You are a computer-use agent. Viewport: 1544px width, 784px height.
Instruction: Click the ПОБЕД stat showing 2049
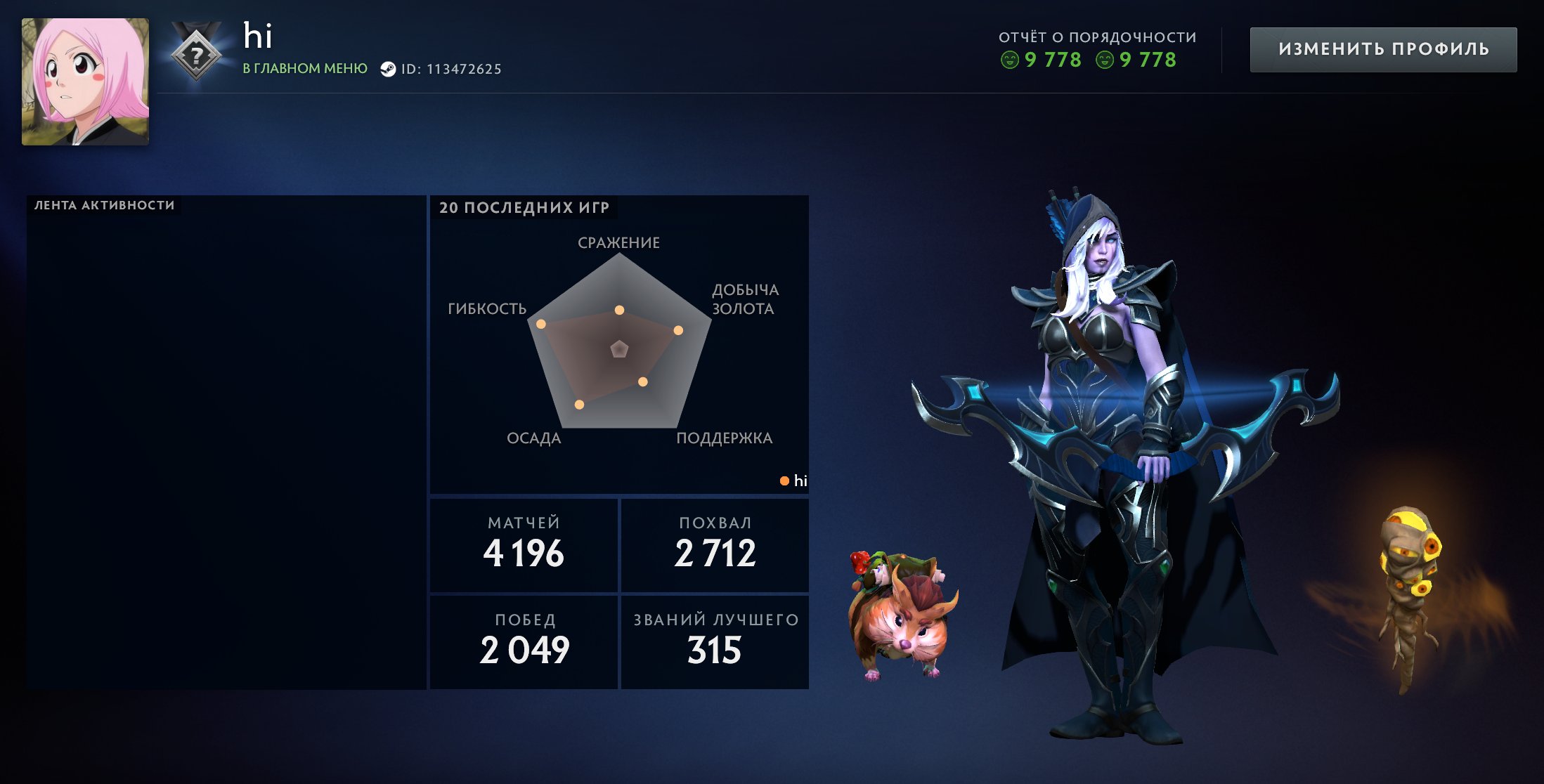coord(523,639)
